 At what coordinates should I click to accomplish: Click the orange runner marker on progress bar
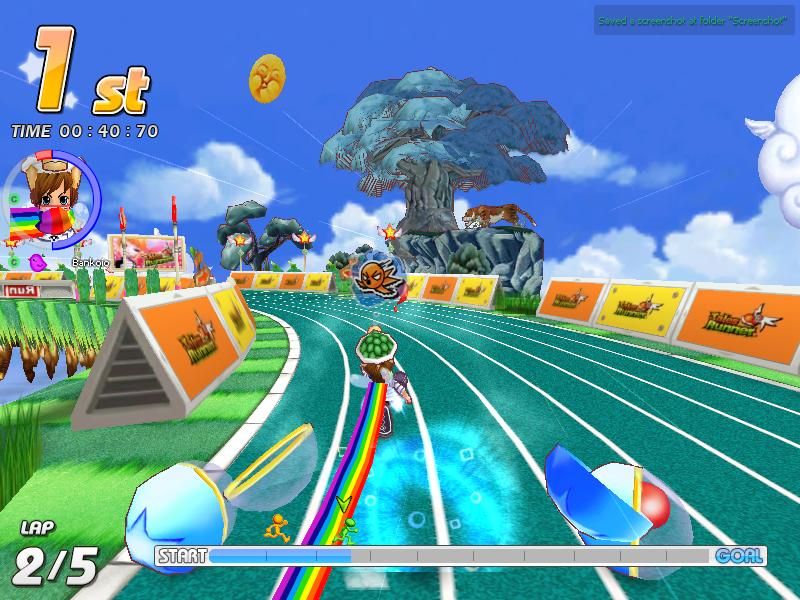click(275, 525)
